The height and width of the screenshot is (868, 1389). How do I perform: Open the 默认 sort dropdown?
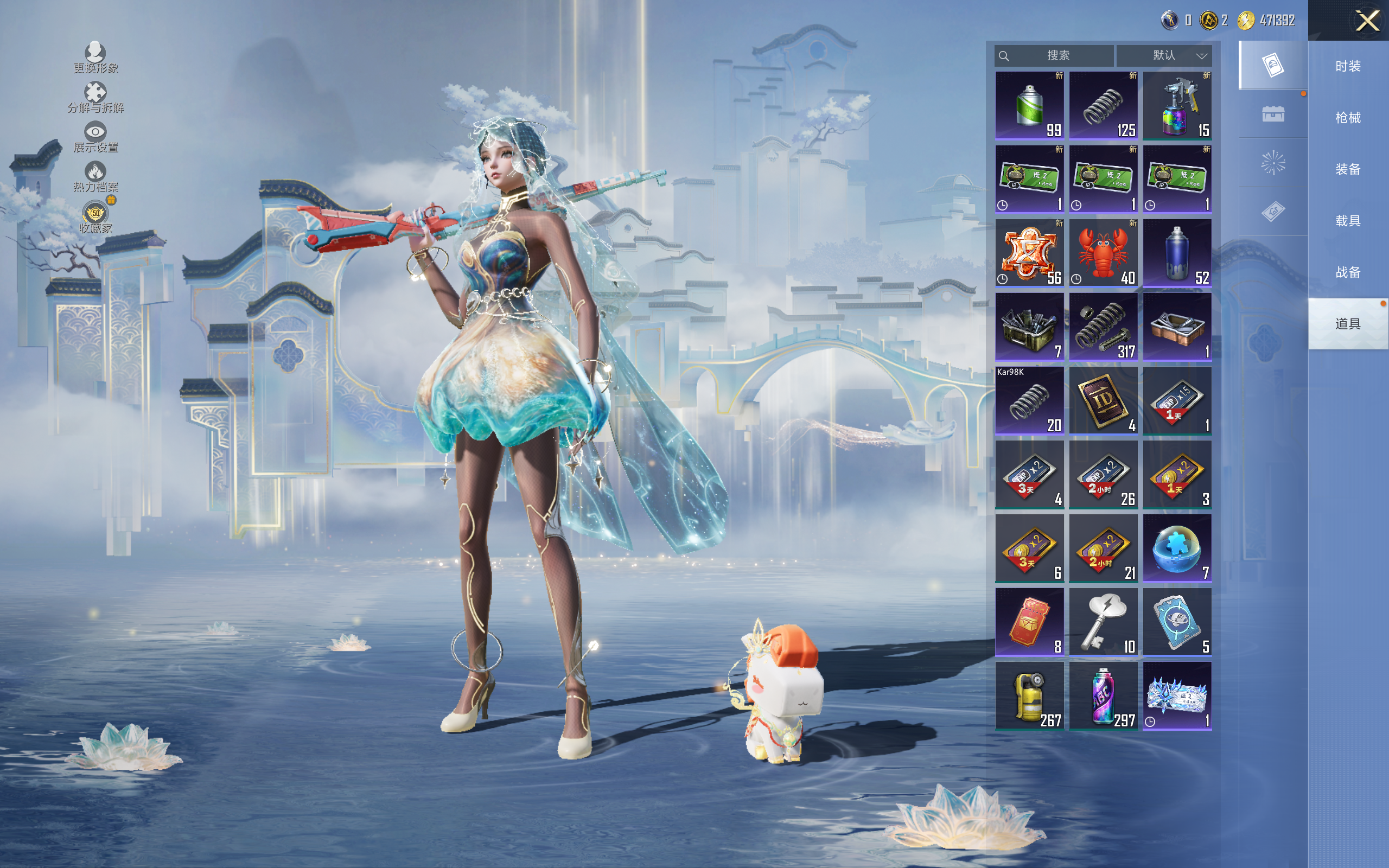tap(1164, 56)
